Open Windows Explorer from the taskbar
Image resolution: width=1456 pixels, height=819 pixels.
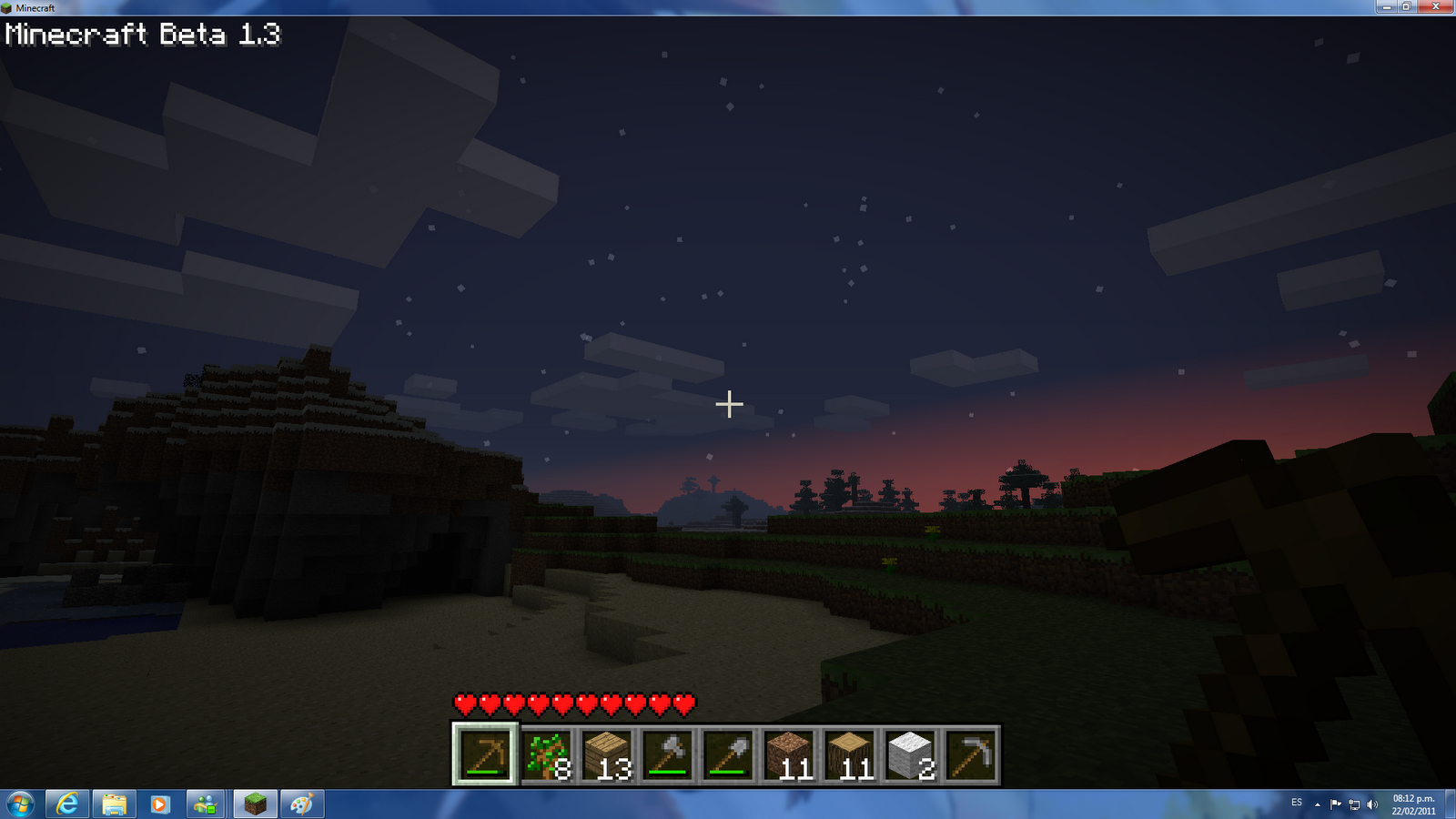pos(114,804)
